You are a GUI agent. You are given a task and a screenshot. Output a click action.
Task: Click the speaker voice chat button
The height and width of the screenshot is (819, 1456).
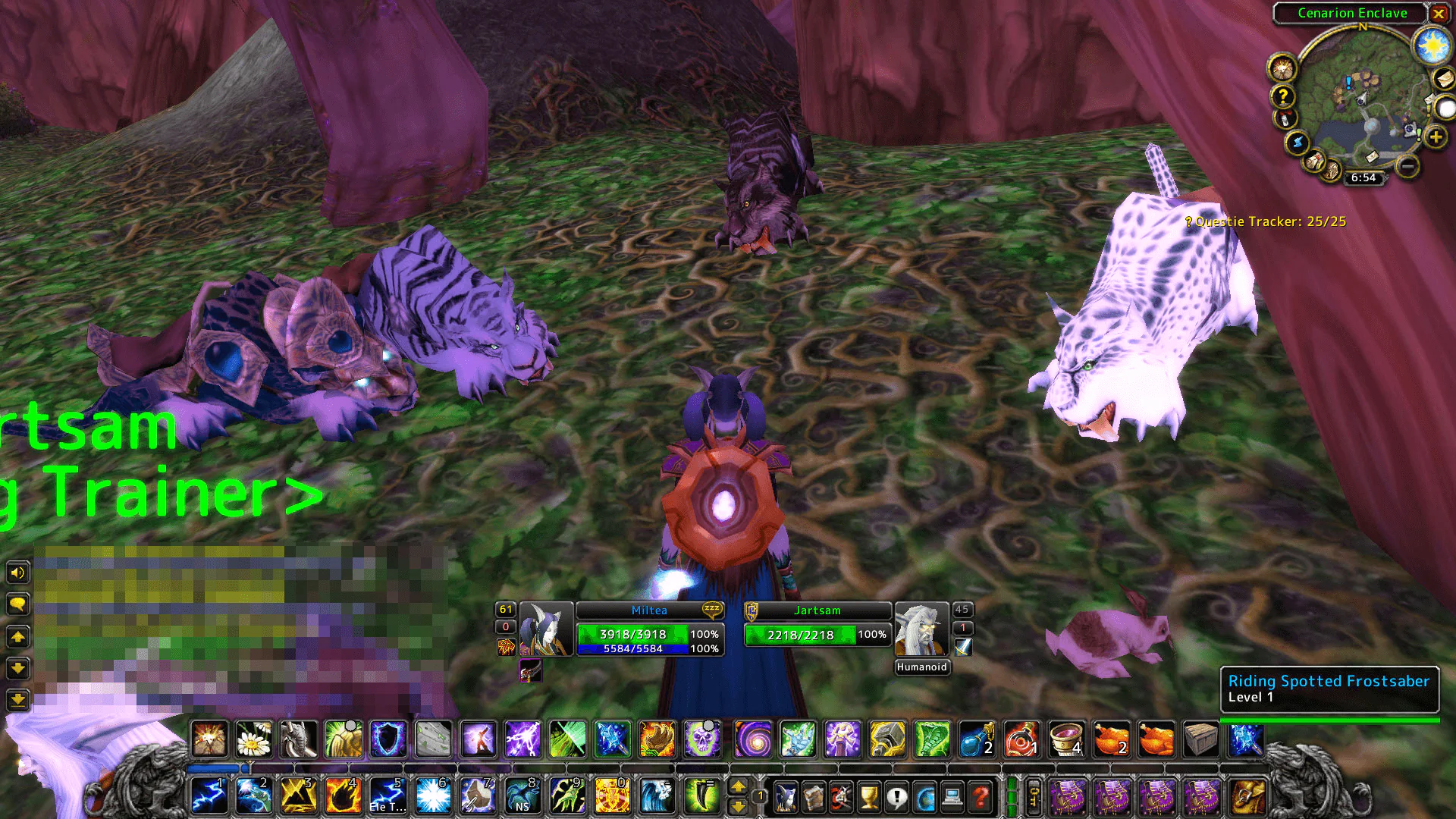(x=18, y=572)
